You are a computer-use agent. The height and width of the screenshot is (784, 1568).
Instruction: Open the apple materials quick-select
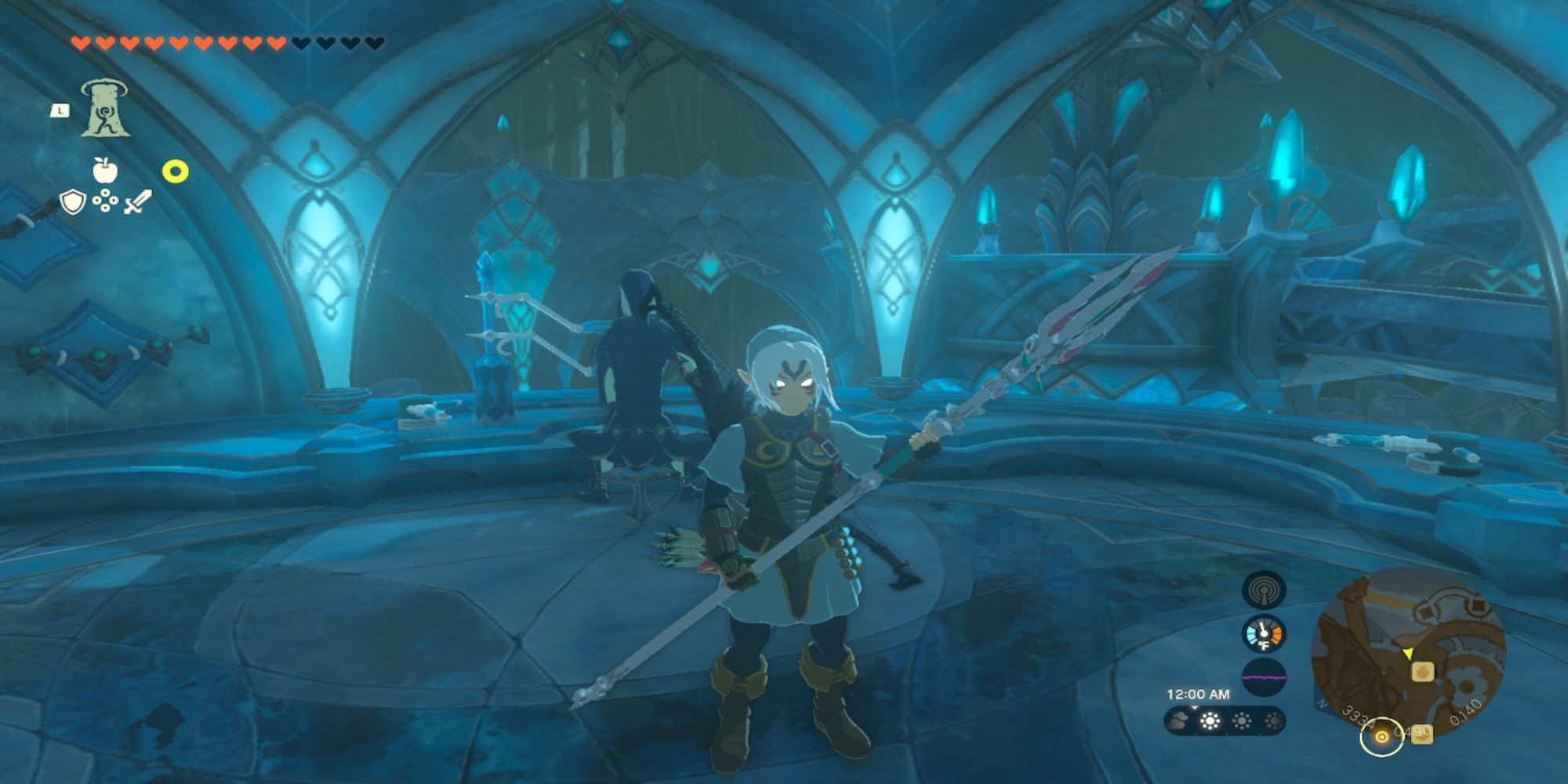point(104,169)
